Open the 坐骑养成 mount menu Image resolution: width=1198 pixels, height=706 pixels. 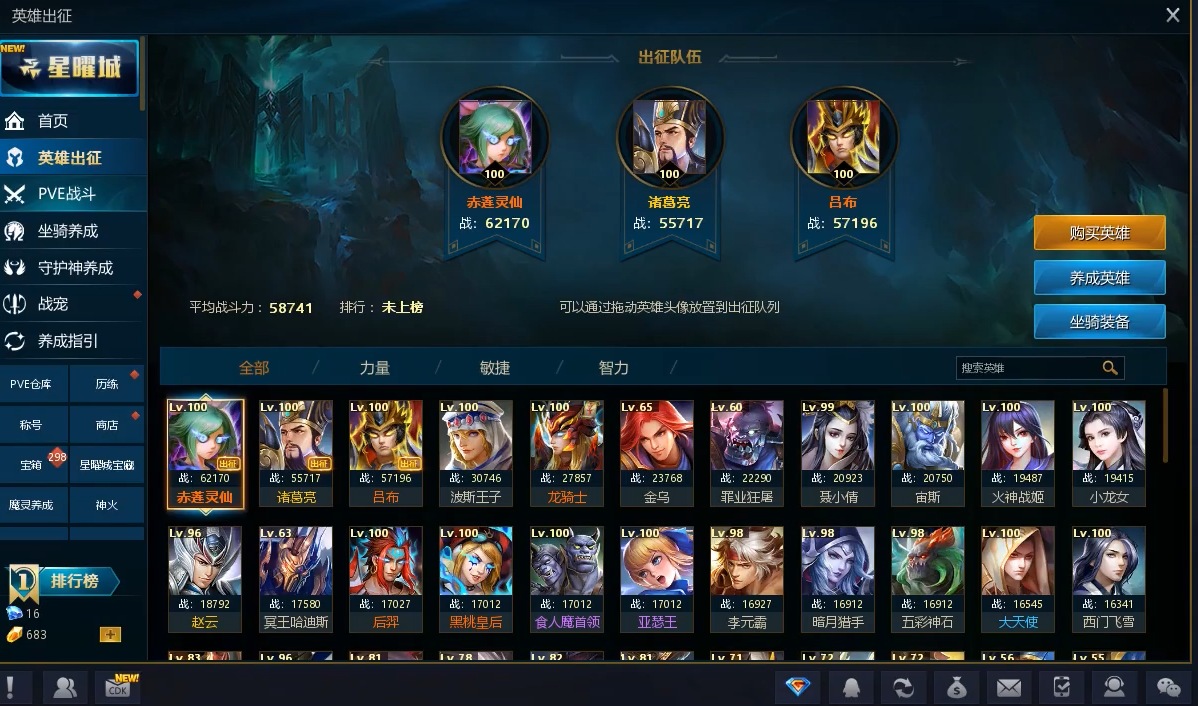(x=68, y=231)
